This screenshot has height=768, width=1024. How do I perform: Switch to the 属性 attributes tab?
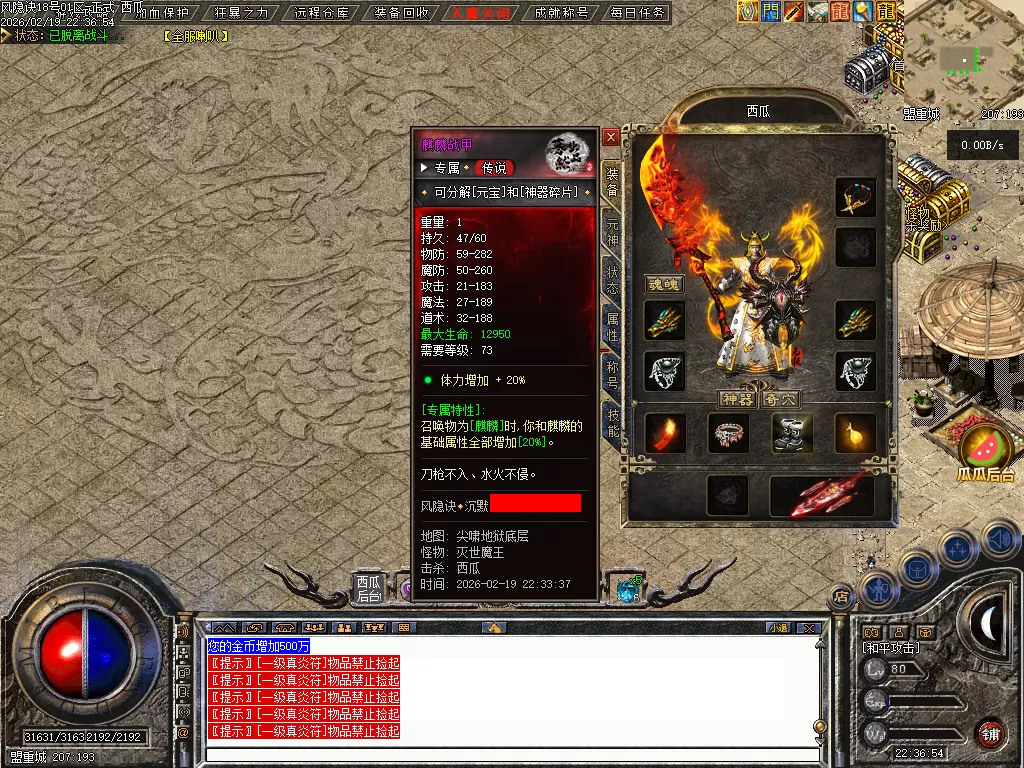(611, 328)
